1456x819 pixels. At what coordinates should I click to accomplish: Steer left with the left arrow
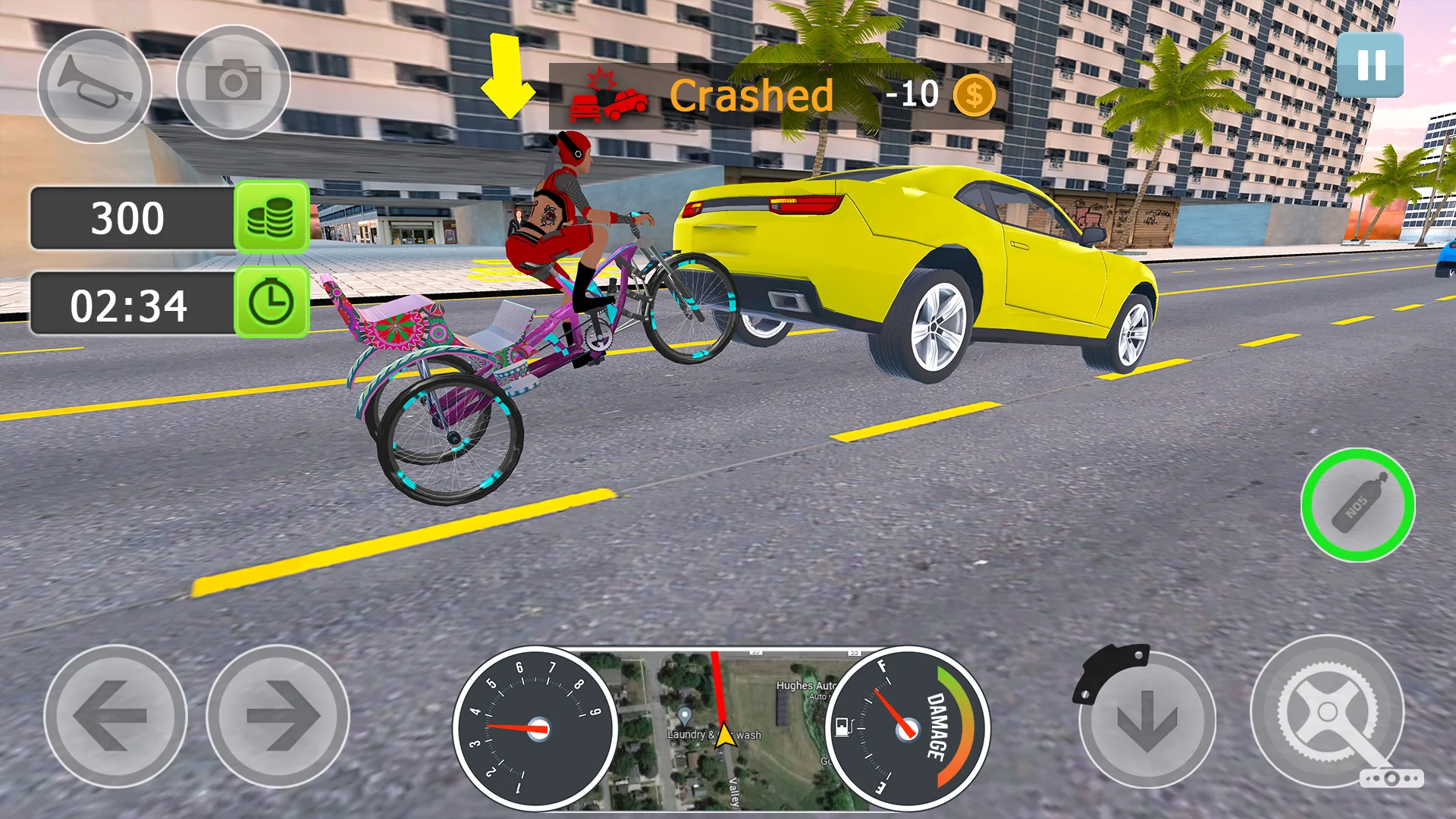(x=115, y=715)
